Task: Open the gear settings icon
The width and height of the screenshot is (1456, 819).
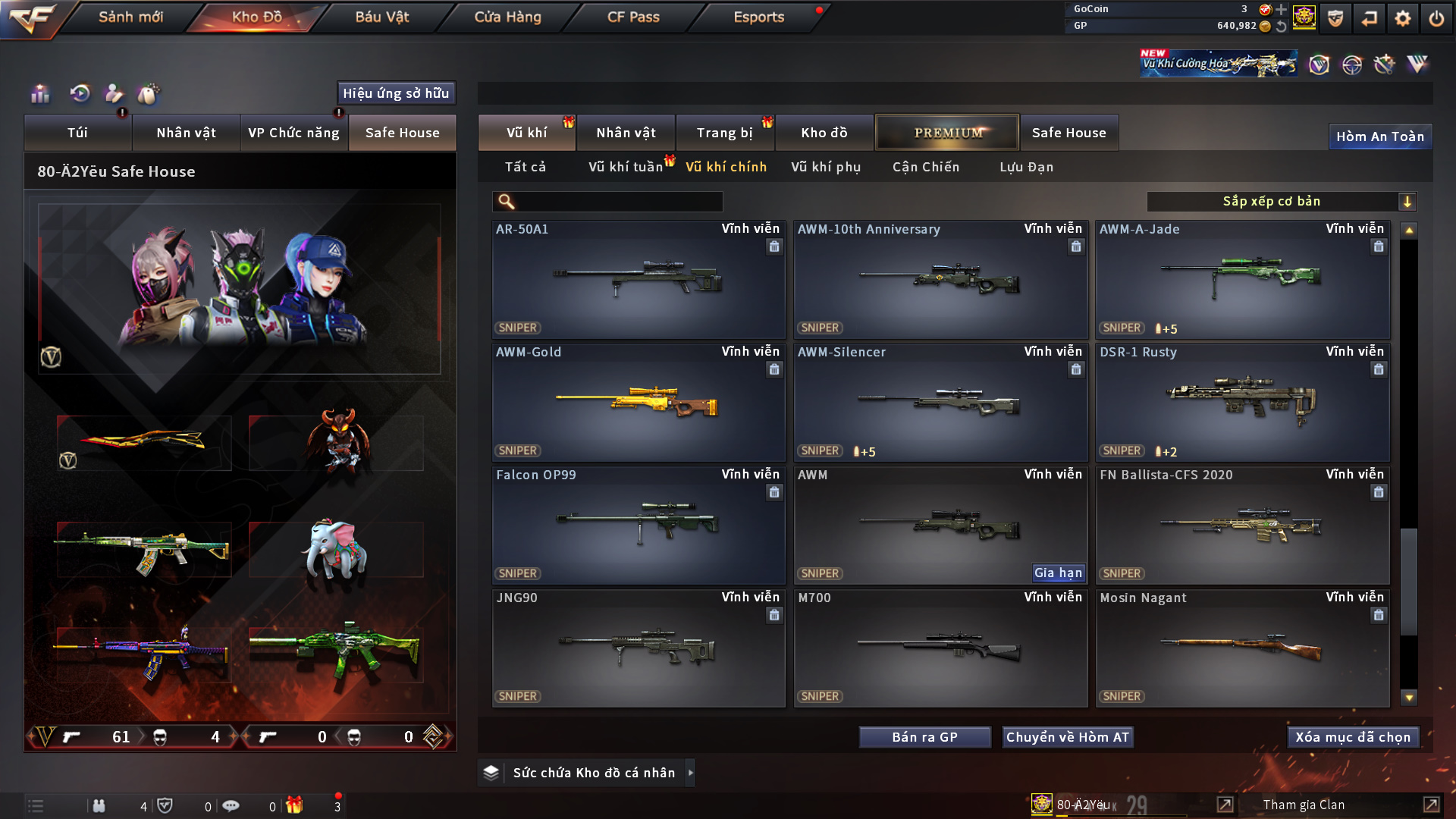Action: [1403, 18]
